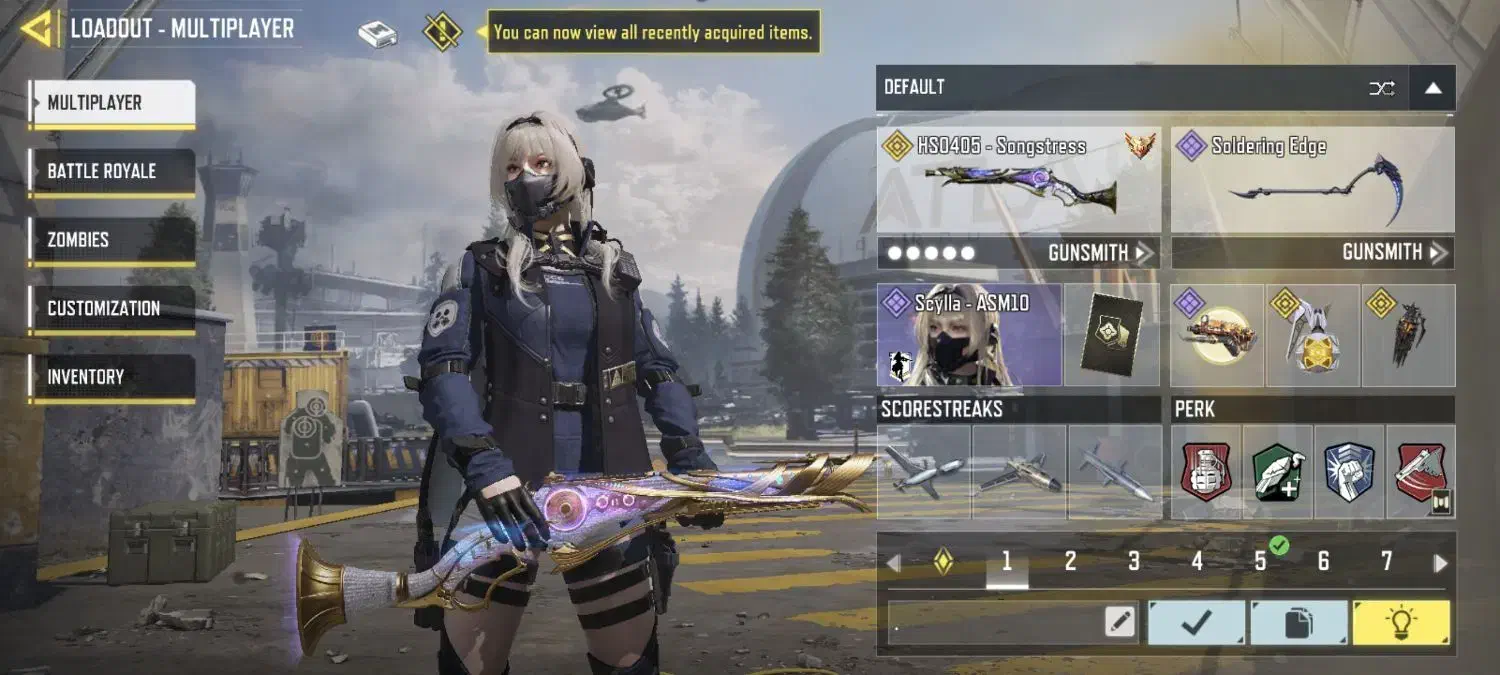Open the Zombies loadout tab
The image size is (1500, 675).
click(111, 240)
